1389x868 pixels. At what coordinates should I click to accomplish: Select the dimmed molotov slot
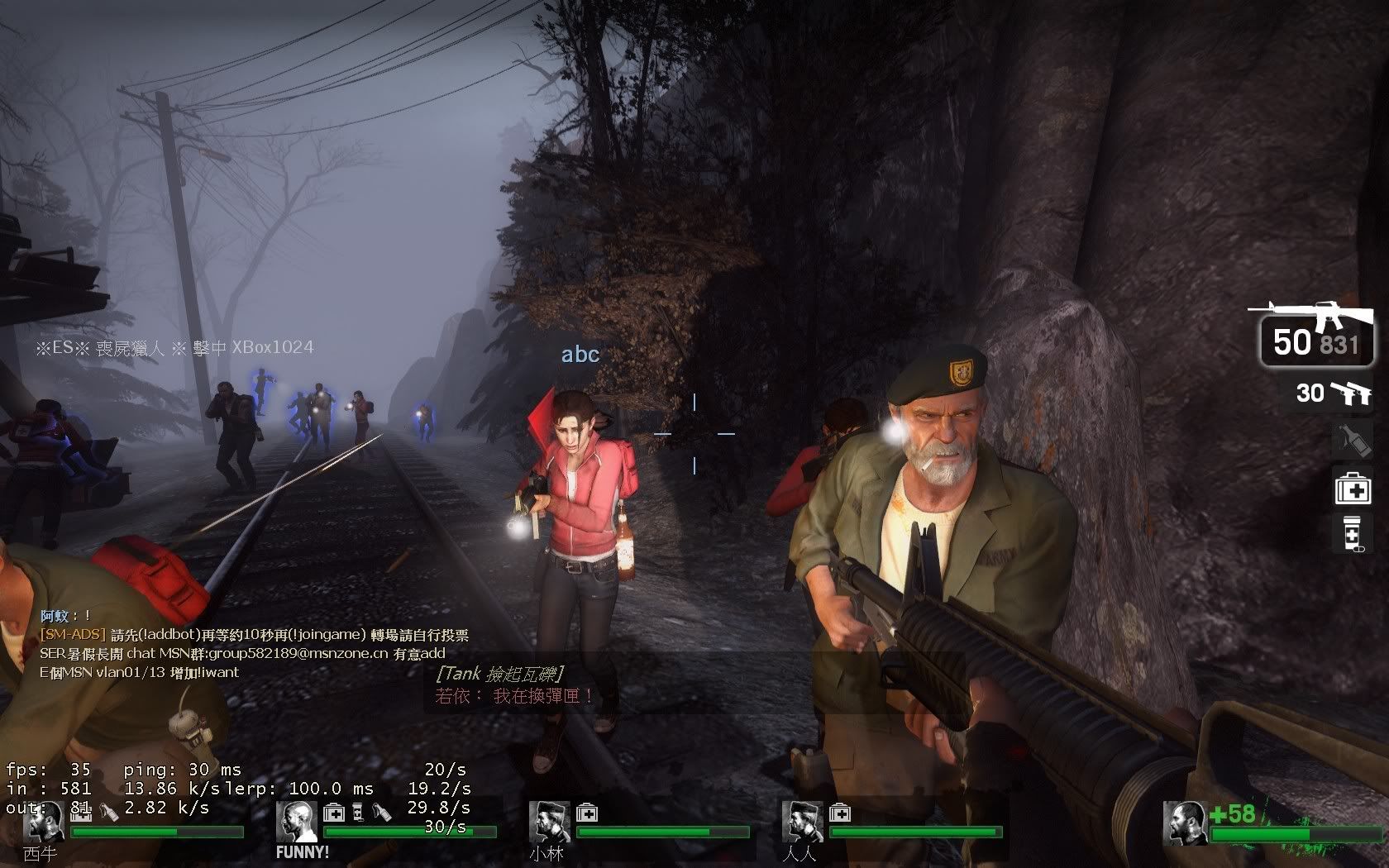tap(1353, 440)
